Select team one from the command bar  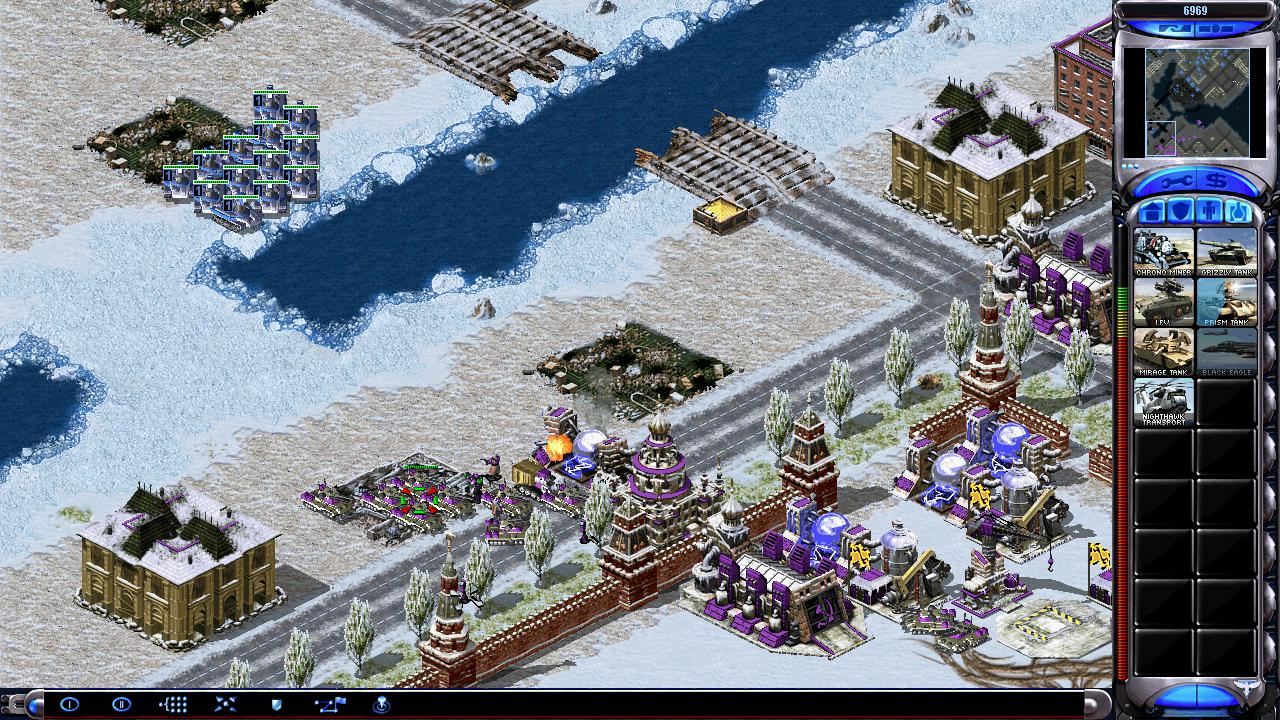[x=69, y=704]
